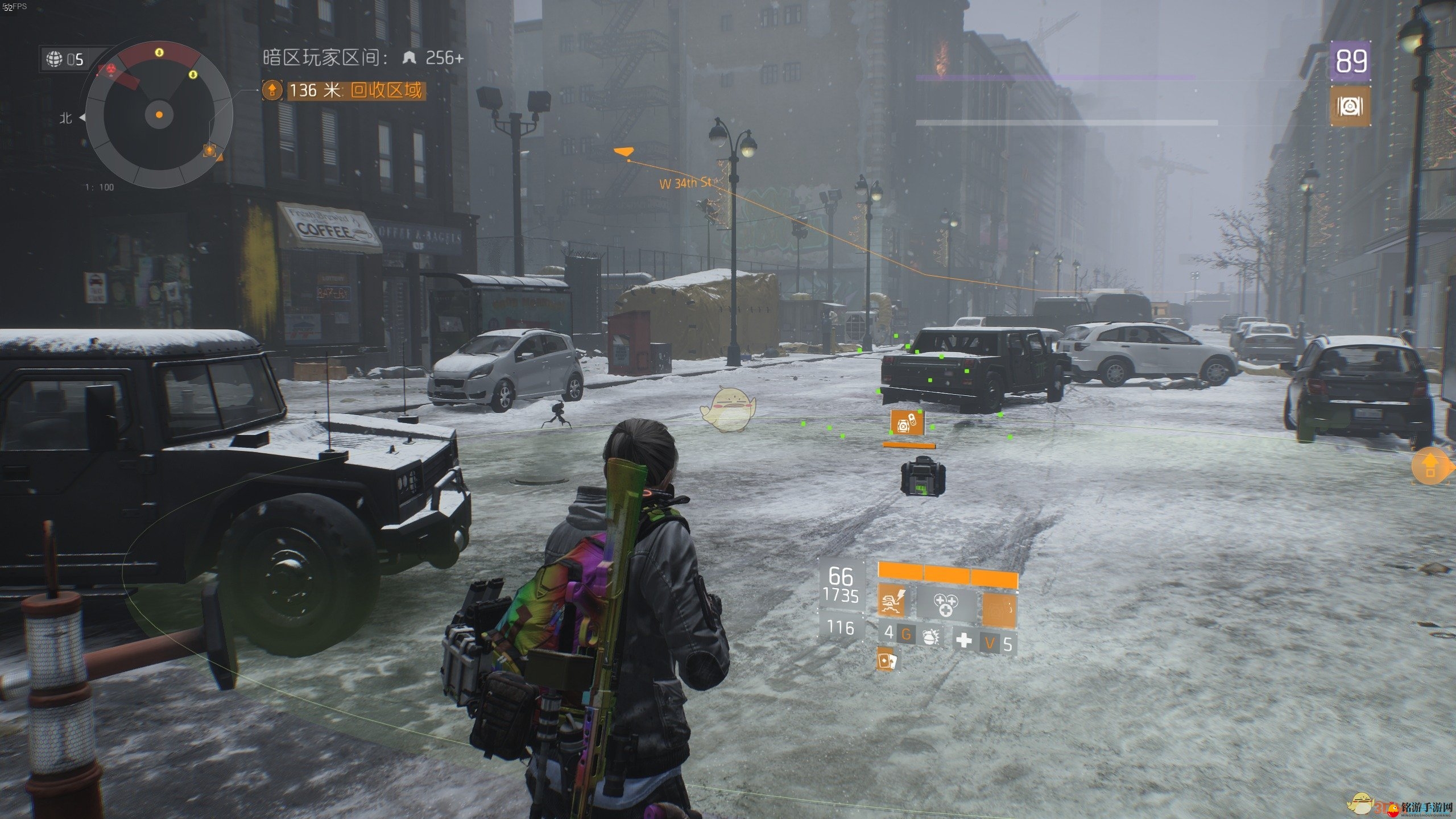Click the extraction marker on the minimap ring
The image size is (1456, 819).
pos(210,150)
